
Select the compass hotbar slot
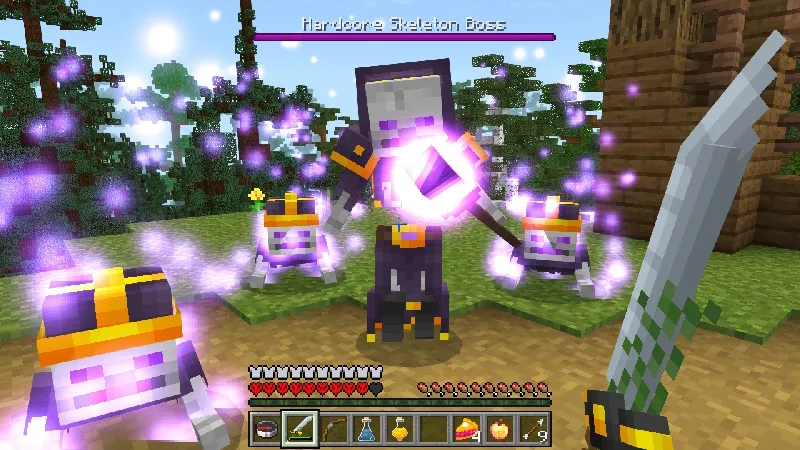[265, 427]
